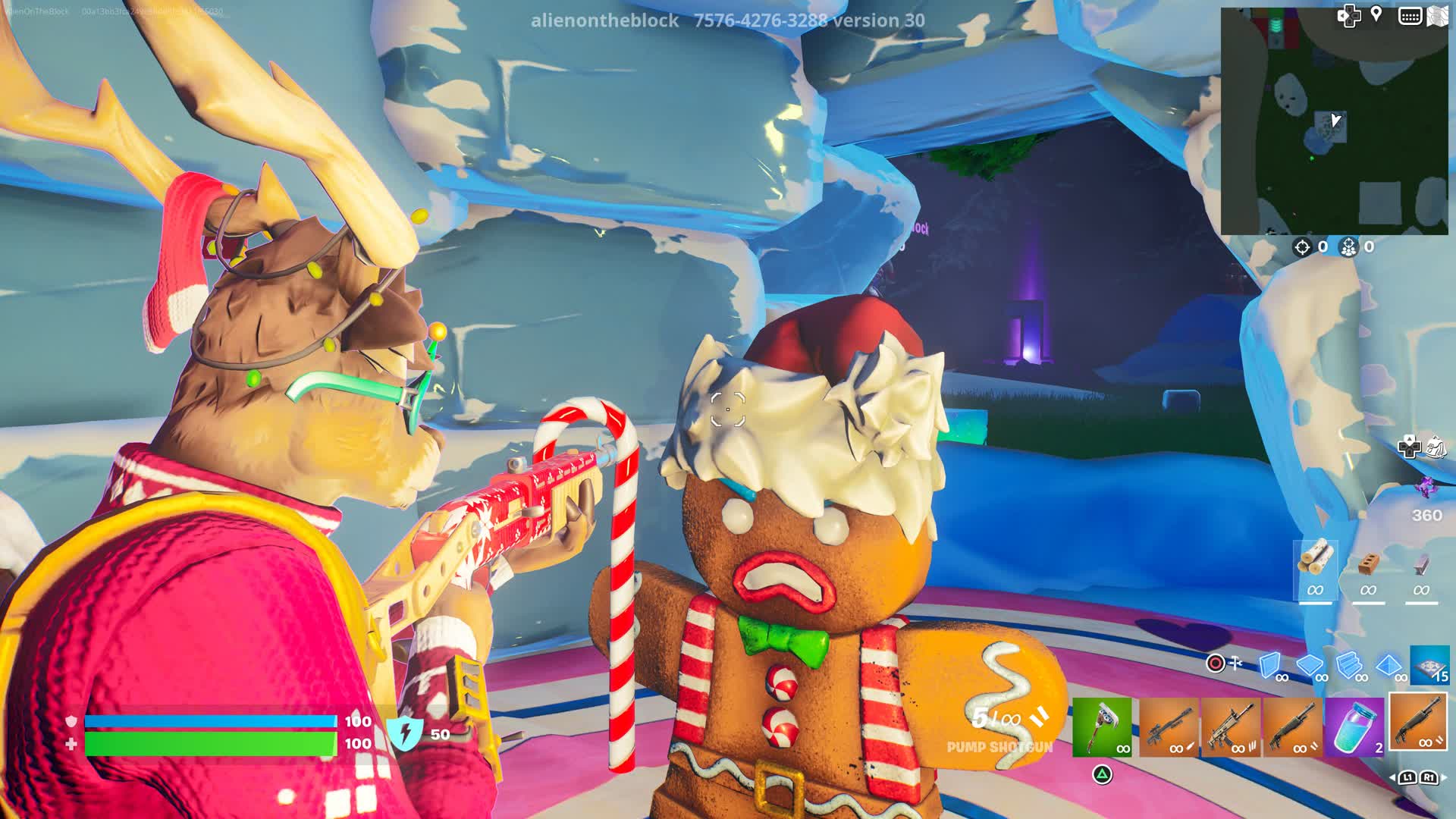Select the wall build piece icon
This screenshot has width=1456, height=819.
click(1270, 665)
